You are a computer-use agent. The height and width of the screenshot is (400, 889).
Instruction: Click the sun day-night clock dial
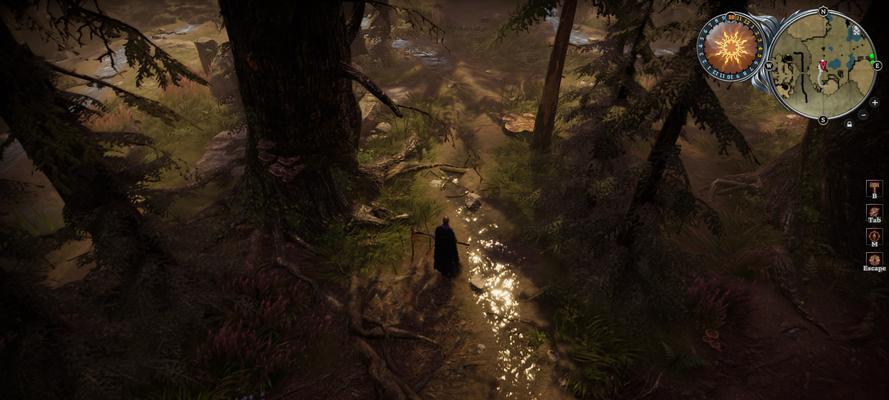tap(730, 45)
